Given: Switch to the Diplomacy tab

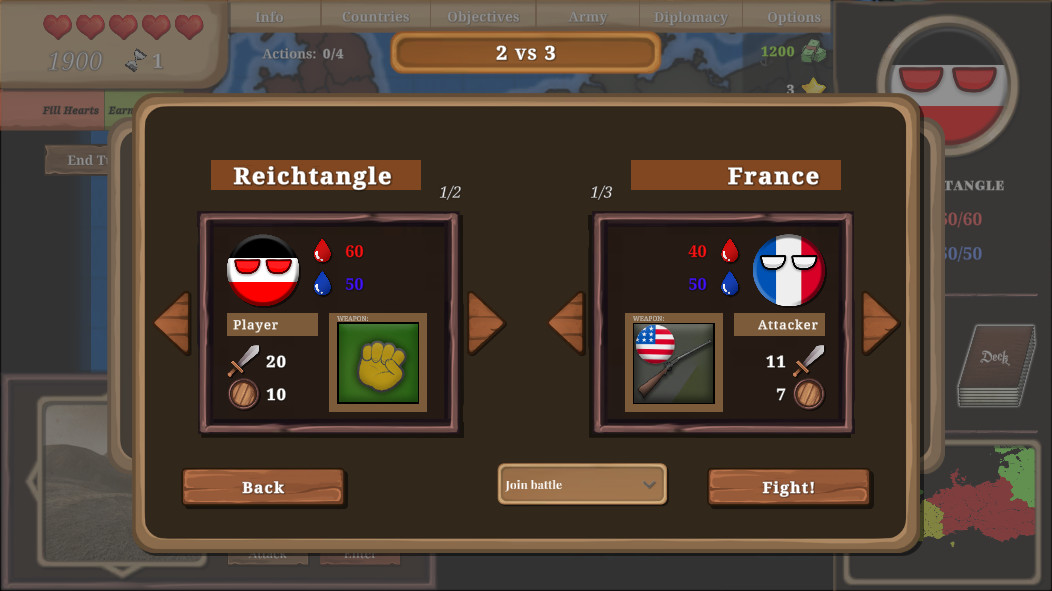Looking at the screenshot, I should pyautogui.click(x=690, y=16).
